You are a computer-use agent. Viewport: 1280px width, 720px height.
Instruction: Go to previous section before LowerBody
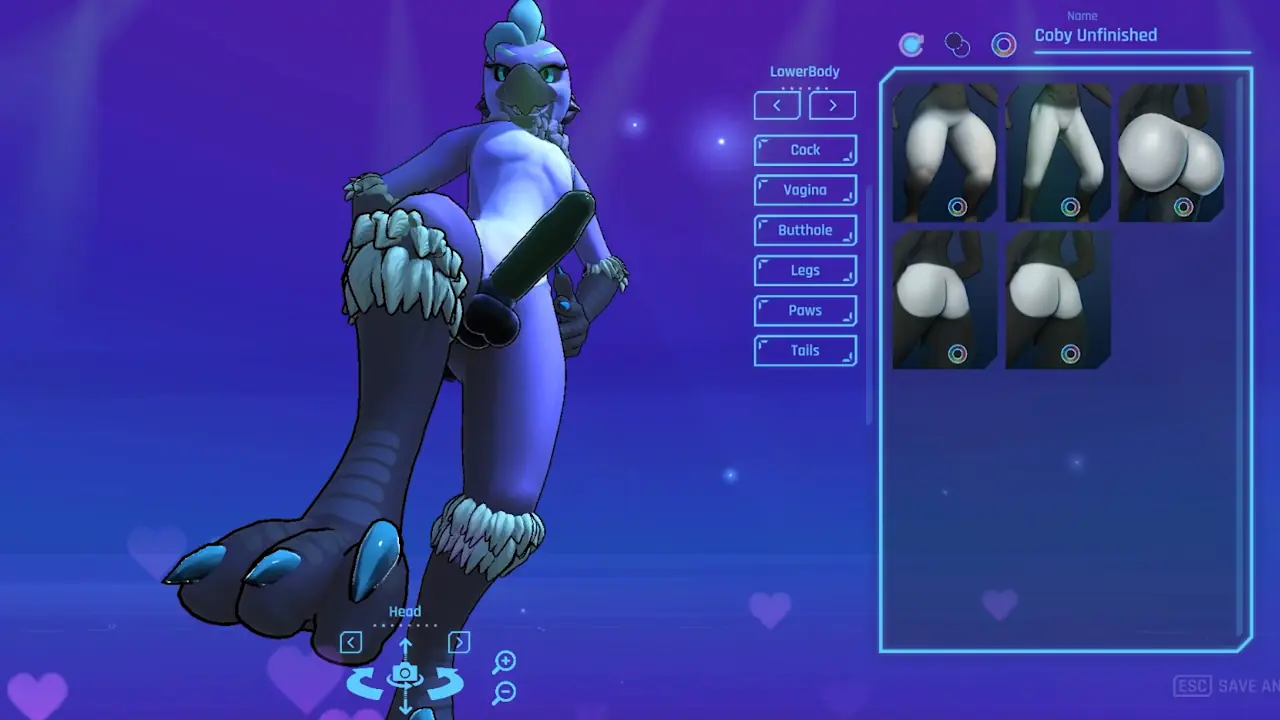point(777,105)
